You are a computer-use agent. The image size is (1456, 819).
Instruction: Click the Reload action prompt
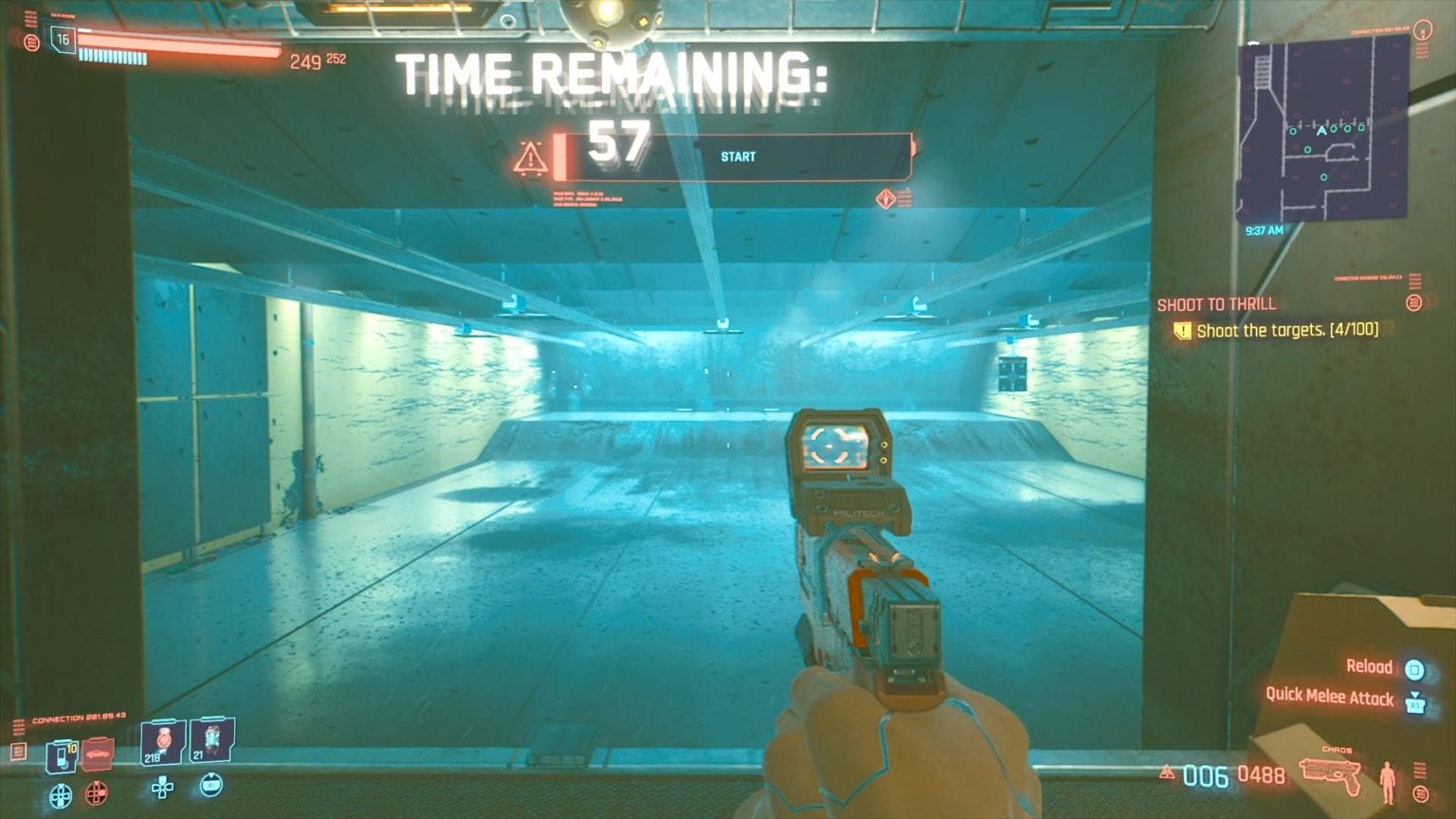[x=1369, y=666]
